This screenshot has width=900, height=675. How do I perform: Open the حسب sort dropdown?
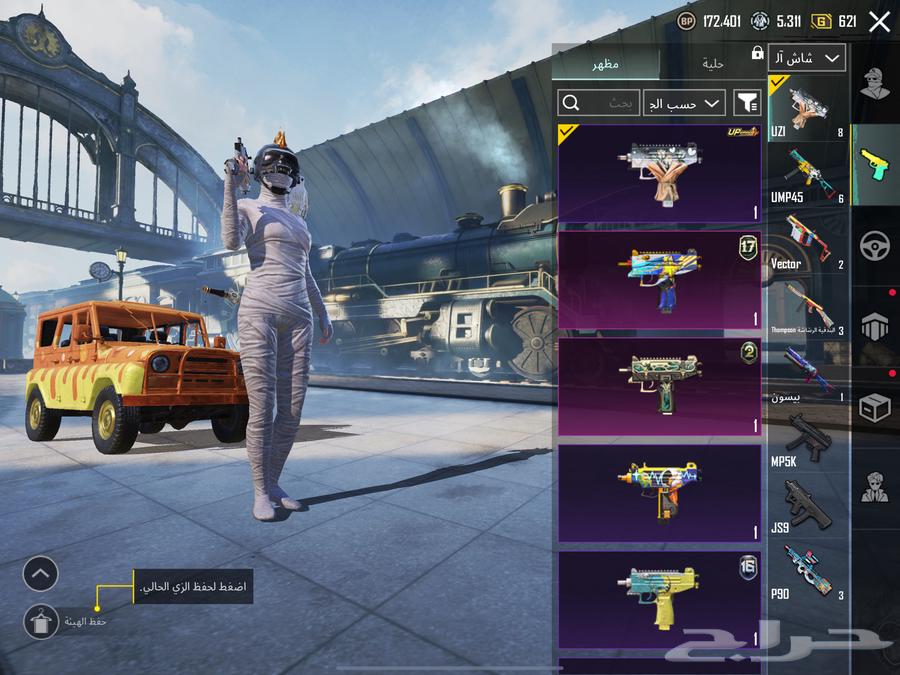[685, 102]
